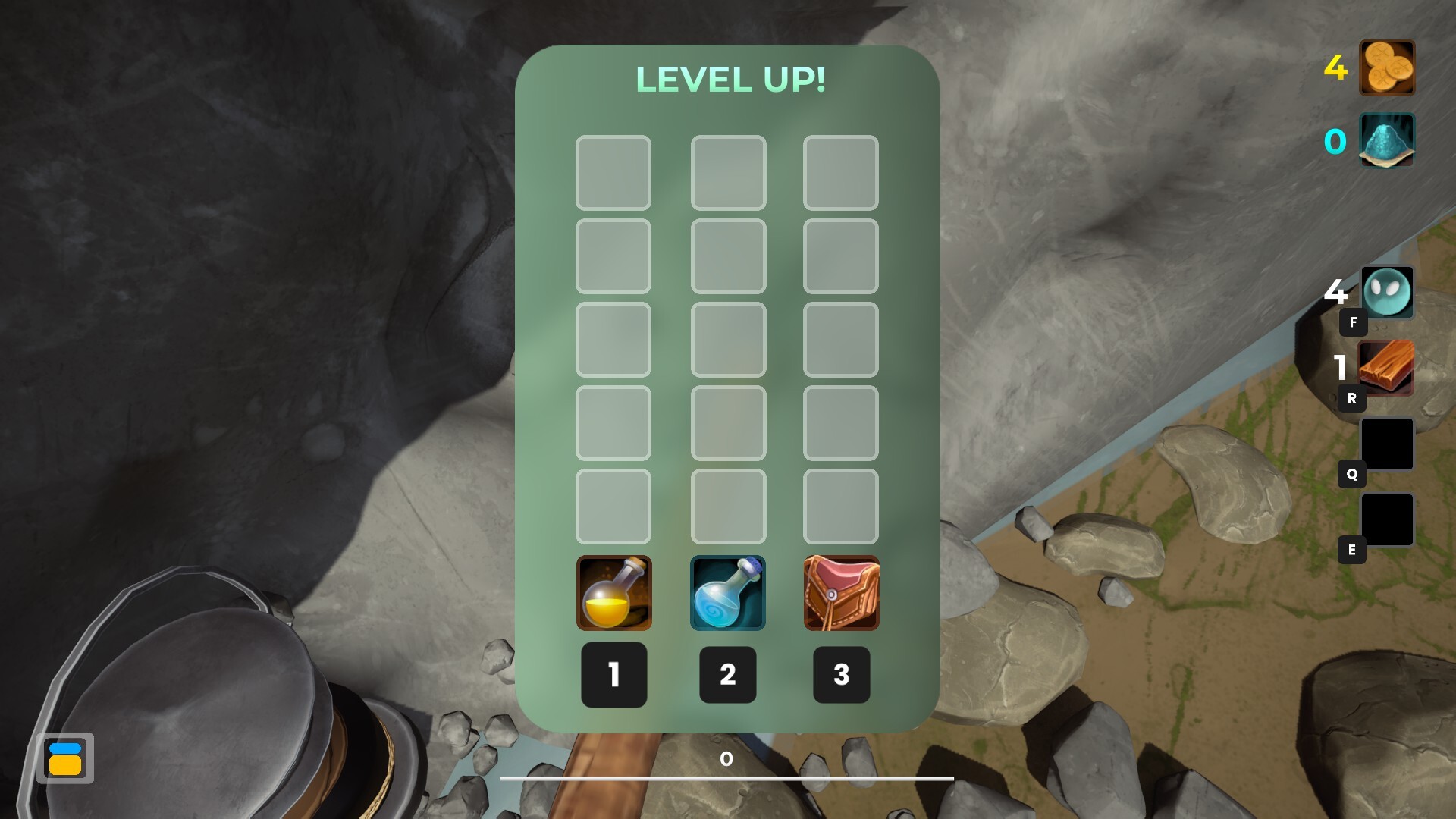Select the blue swirl potion upgrade
Image resolution: width=1456 pixels, height=819 pixels.
tap(727, 593)
